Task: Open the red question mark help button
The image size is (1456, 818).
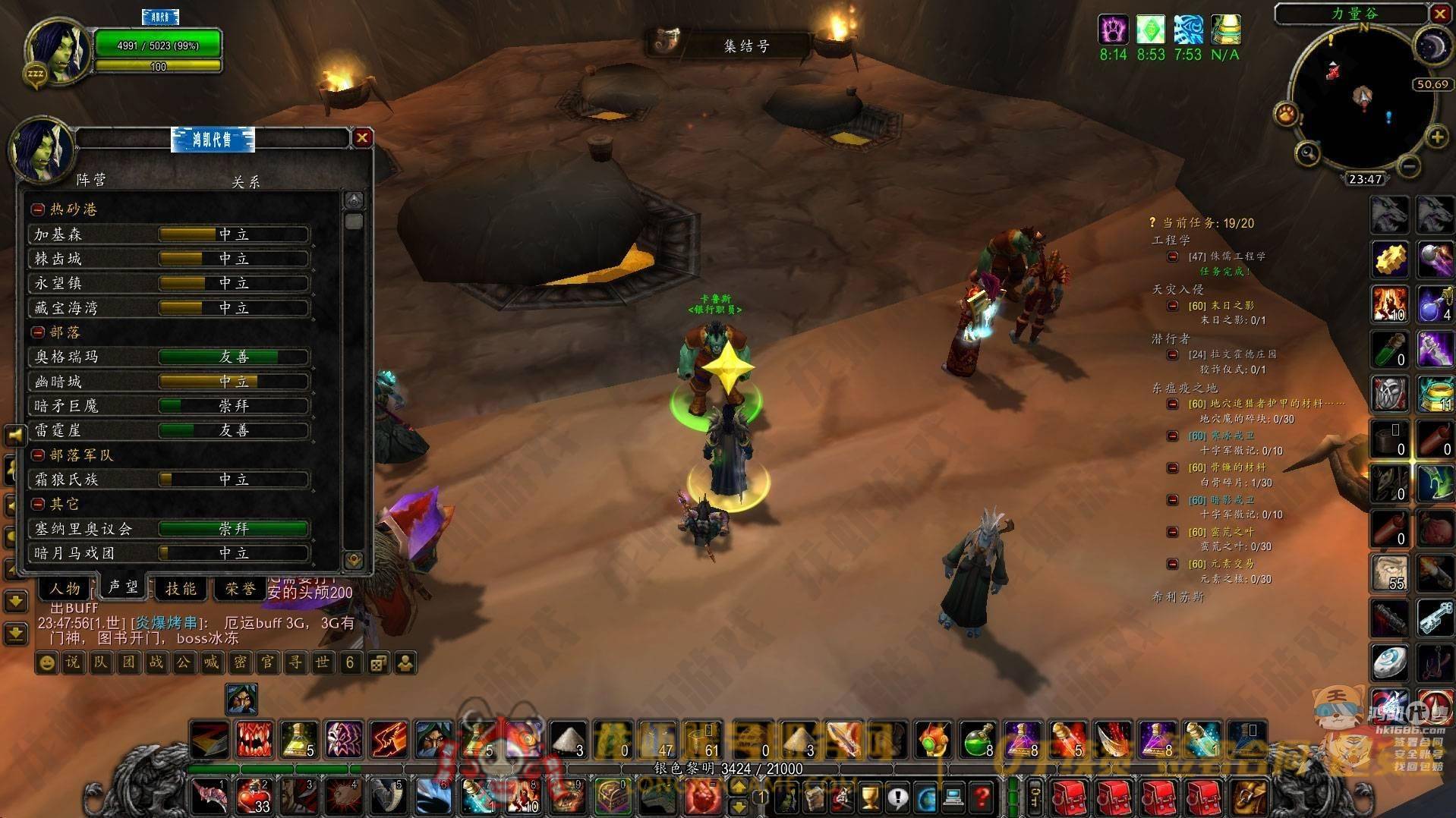Action: point(982,797)
